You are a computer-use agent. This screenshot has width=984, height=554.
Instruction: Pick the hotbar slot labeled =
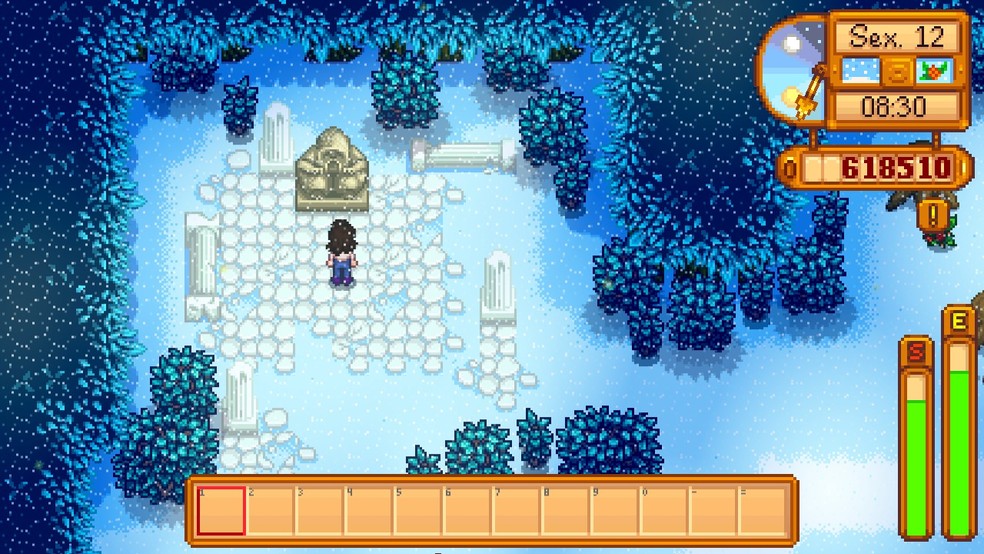[762, 510]
